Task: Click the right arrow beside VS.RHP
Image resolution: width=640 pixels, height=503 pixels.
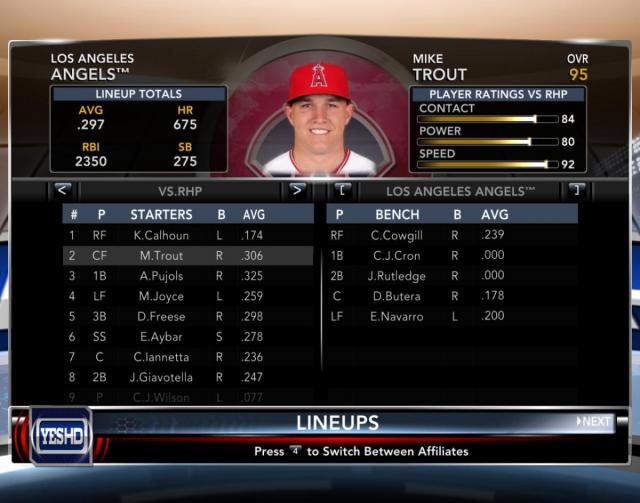Action: click(297, 189)
